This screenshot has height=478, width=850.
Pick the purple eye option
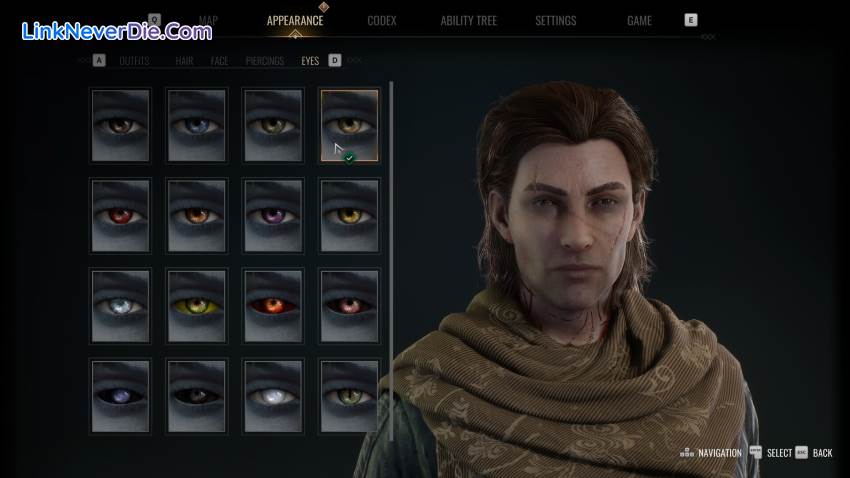[x=273, y=215]
